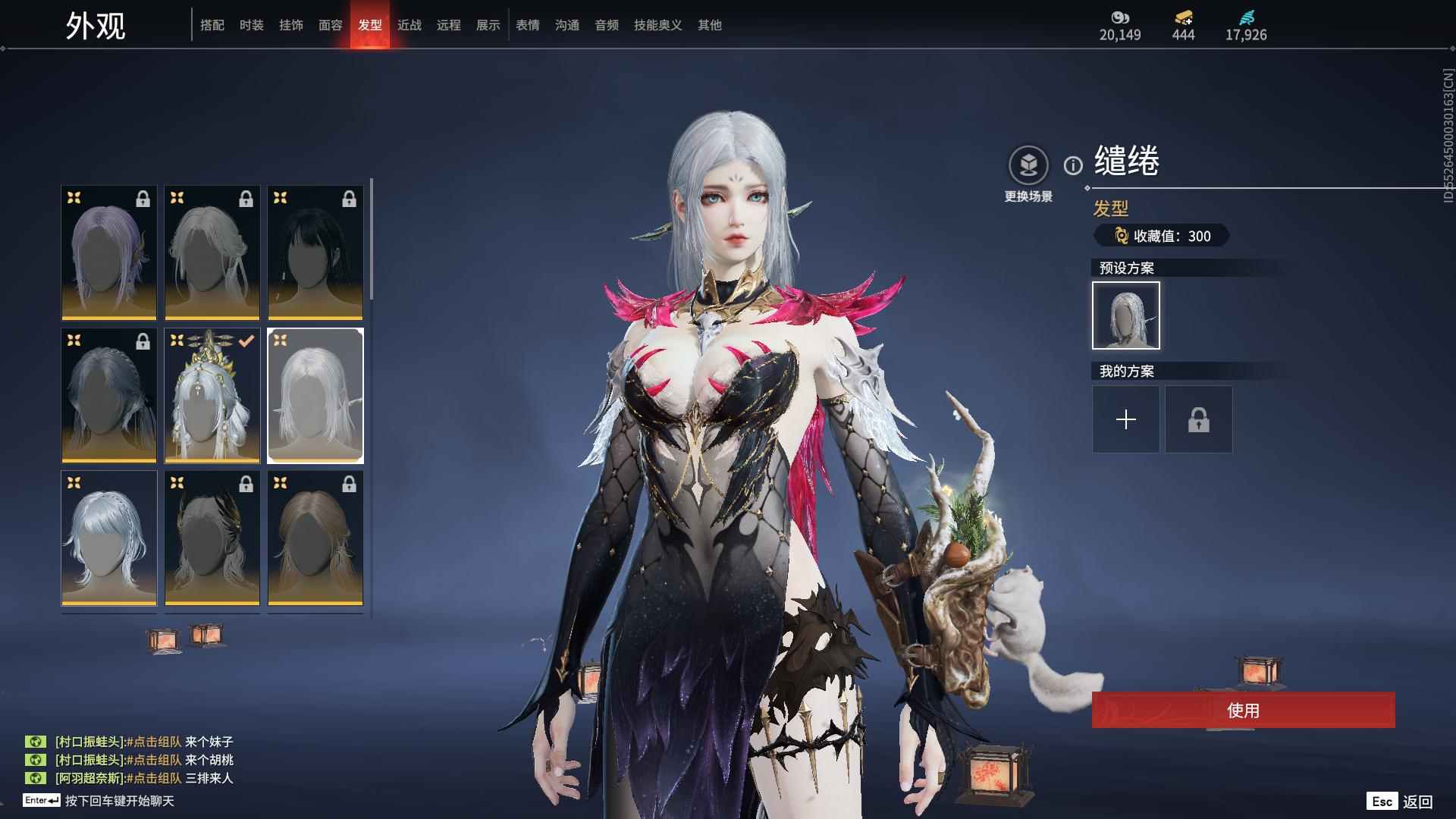
Task: Open the info icon beside 缱绻
Action: pyautogui.click(x=1073, y=165)
